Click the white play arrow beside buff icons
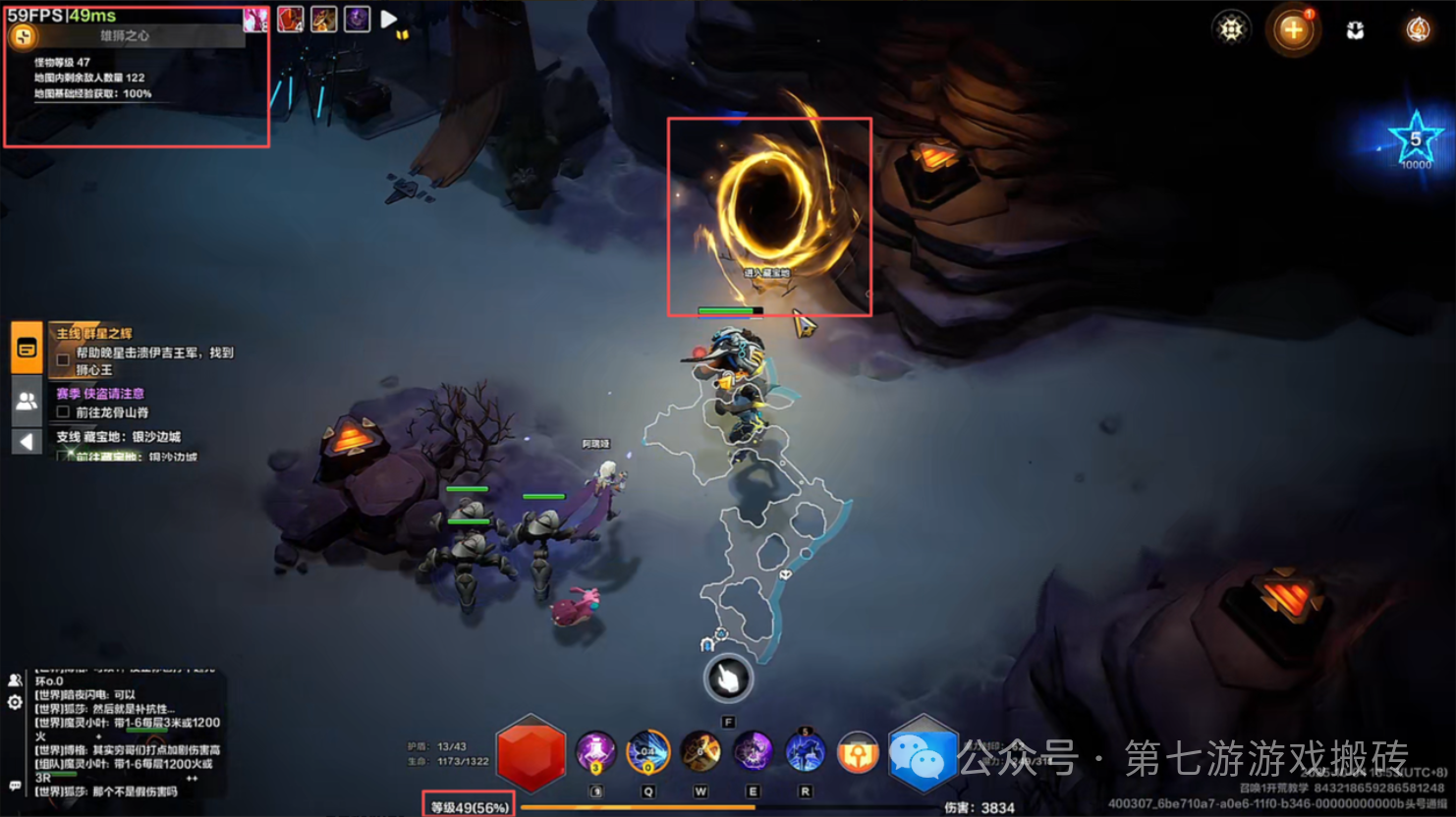Screen dimensions: 1456x817 (389, 19)
